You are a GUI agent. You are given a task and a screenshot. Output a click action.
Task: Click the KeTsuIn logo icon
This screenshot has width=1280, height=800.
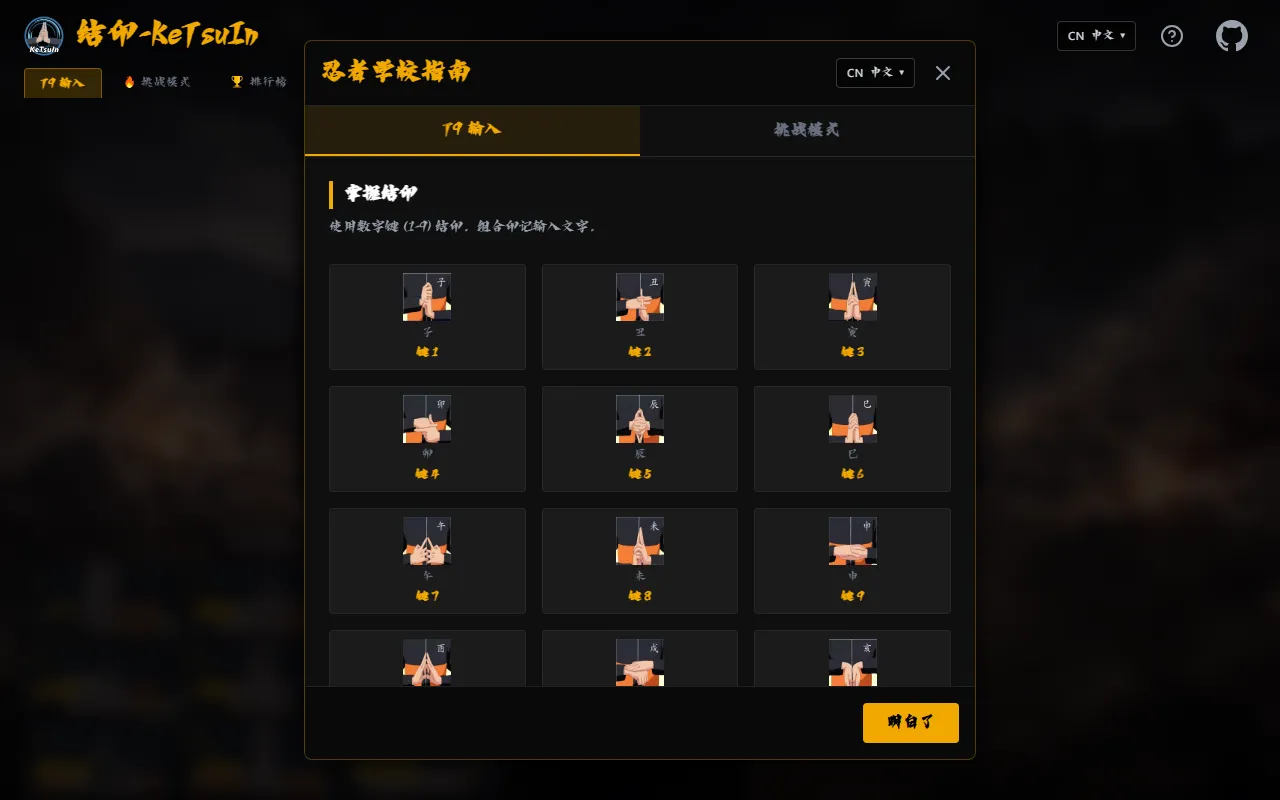42,35
